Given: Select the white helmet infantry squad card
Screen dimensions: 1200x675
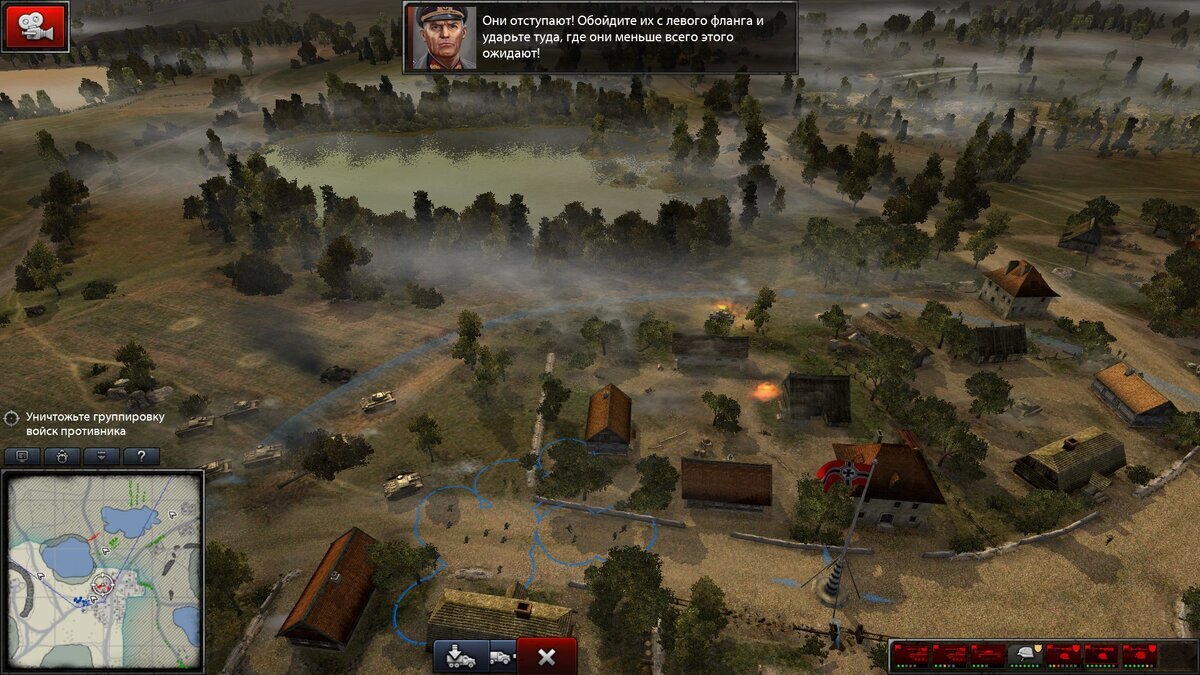Looking at the screenshot, I should point(1025,654).
